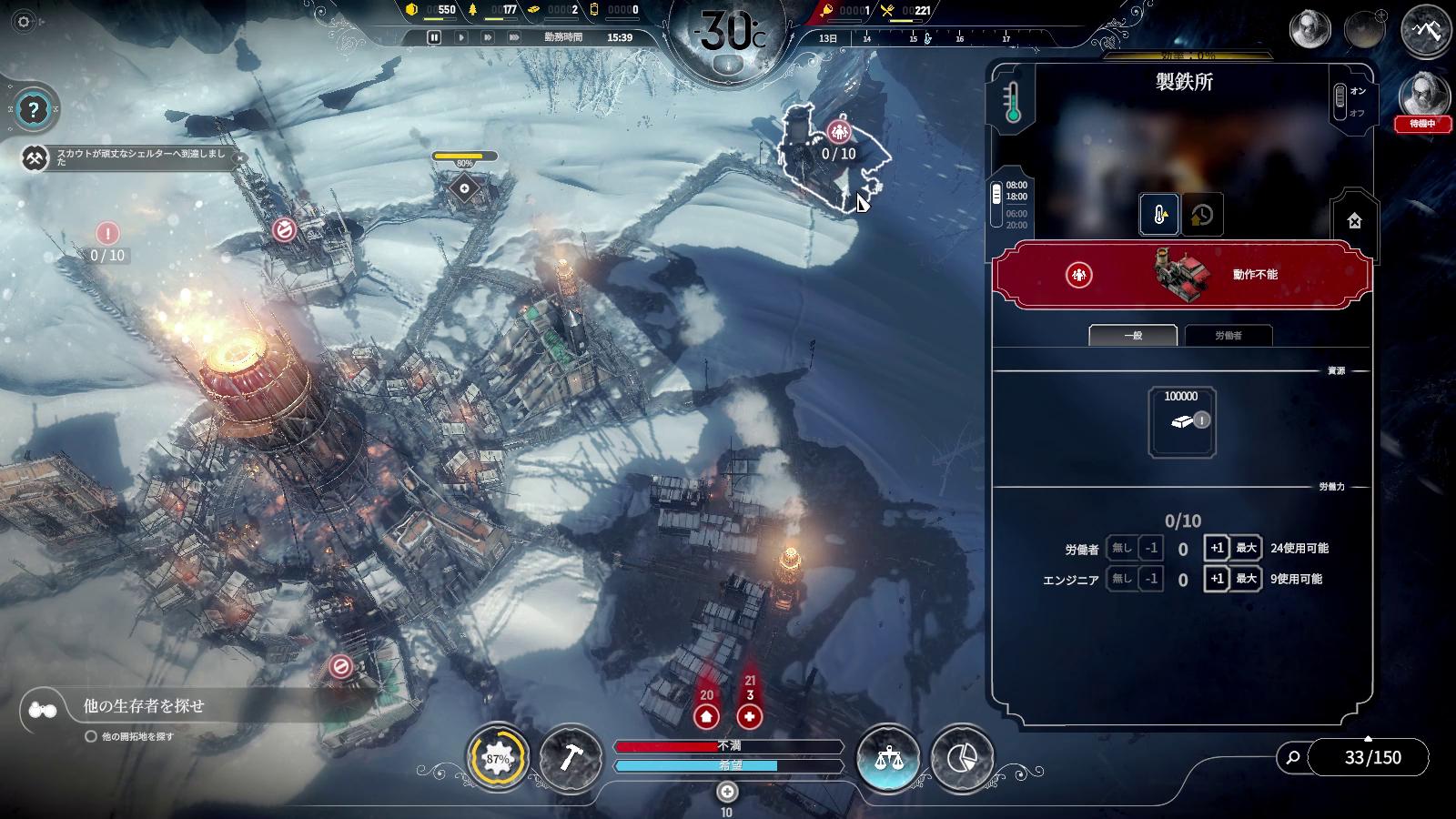Screen dimensions: 1456x819
Task: Switch to the 一般 tab
Action: (x=1133, y=336)
